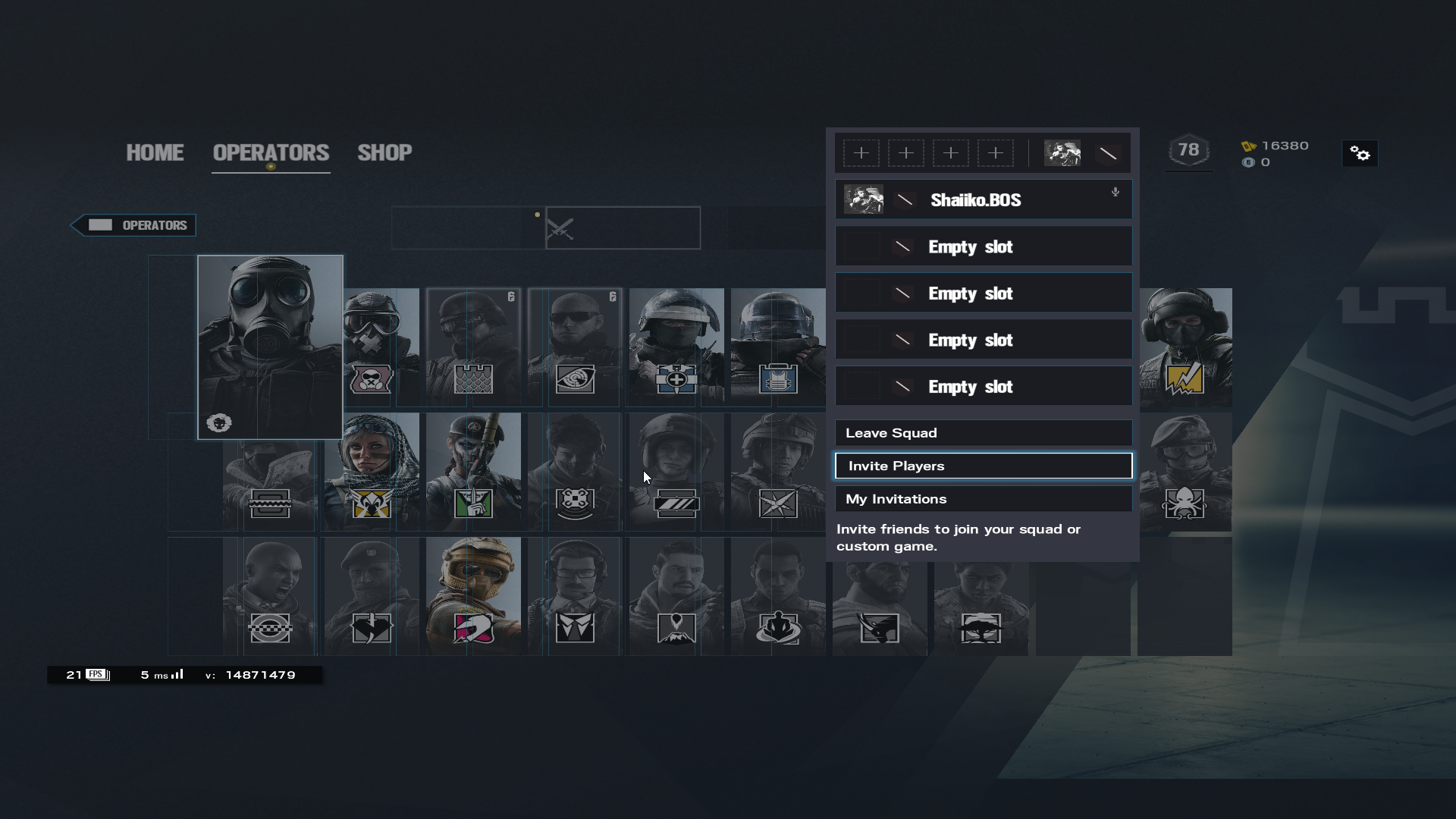Pick the operator with the eye icon
The width and height of the screenshot is (1456, 819).
click(575, 347)
